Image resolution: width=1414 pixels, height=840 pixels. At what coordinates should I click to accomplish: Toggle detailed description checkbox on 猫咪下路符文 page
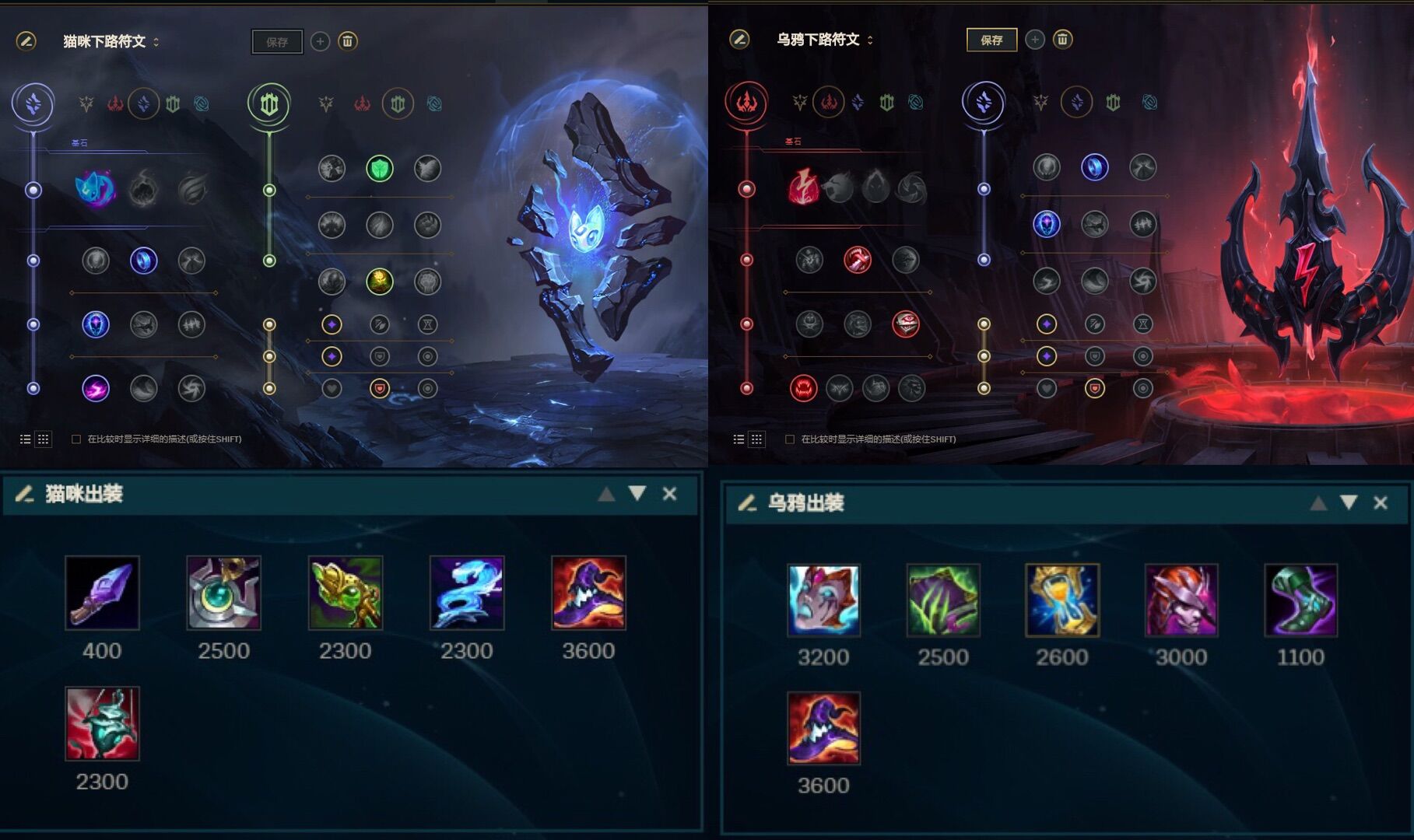pyautogui.click(x=76, y=439)
